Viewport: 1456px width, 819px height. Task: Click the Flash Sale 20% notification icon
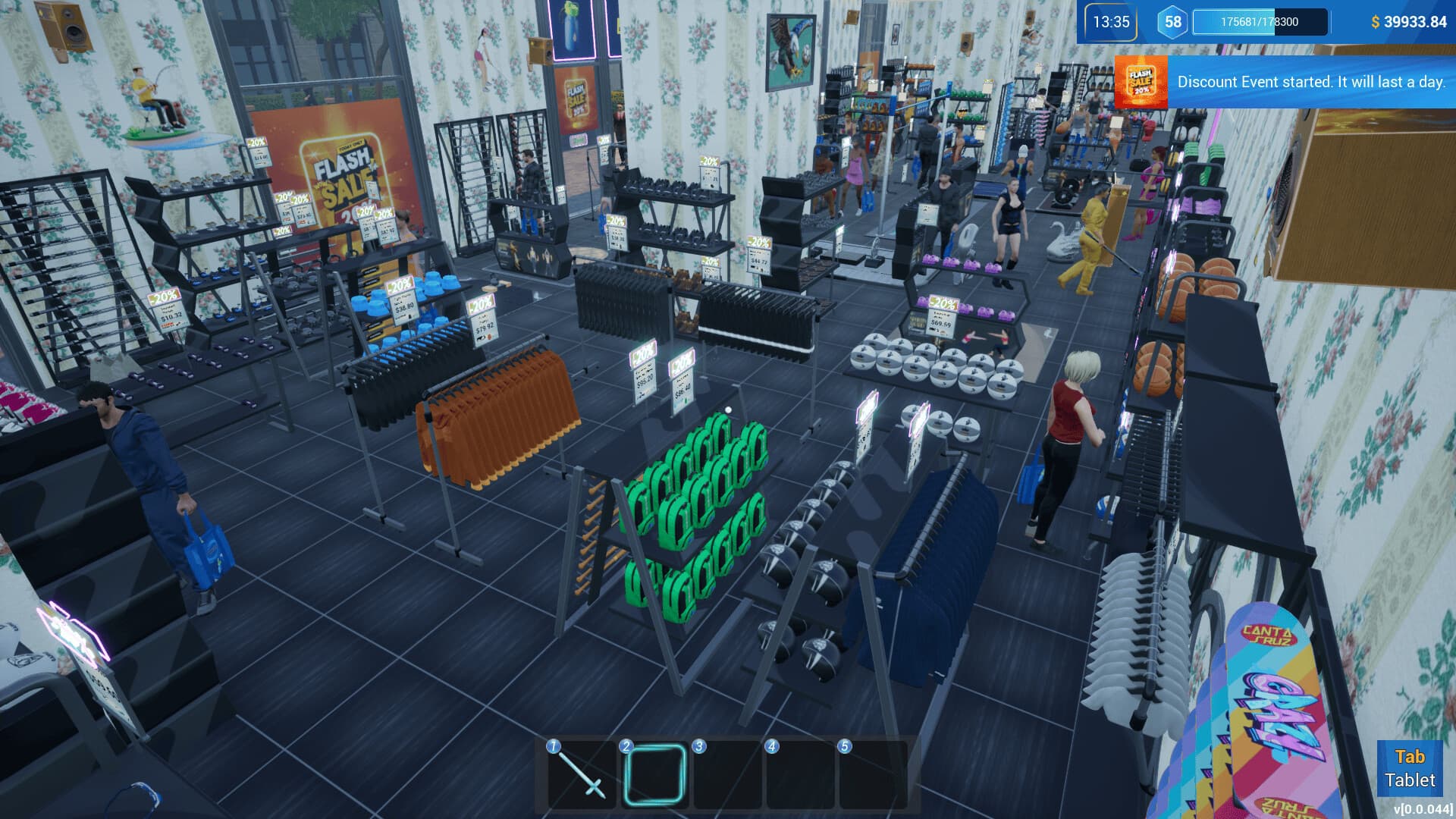pos(1142,82)
